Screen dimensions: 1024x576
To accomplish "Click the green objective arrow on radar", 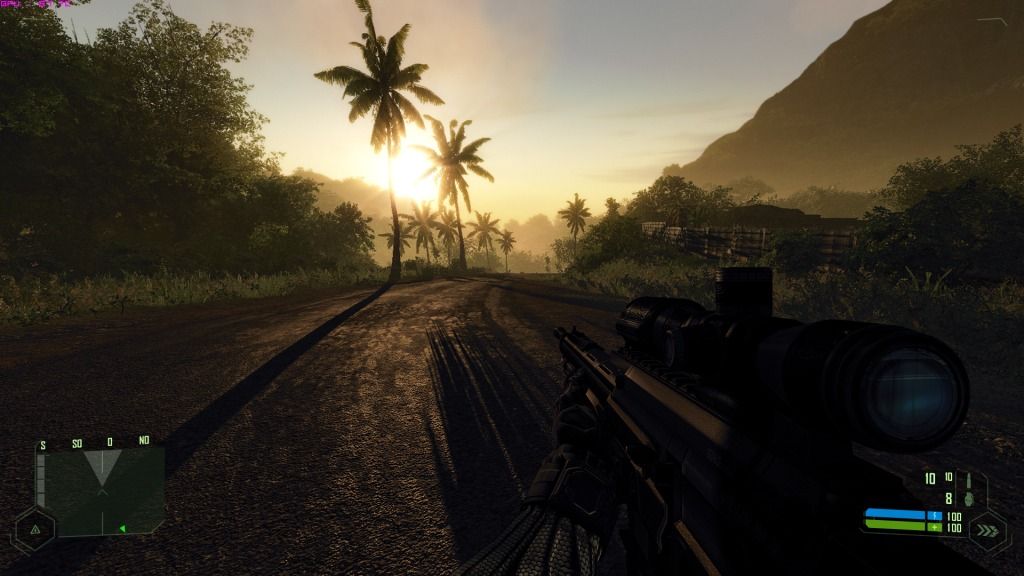I will (122, 528).
